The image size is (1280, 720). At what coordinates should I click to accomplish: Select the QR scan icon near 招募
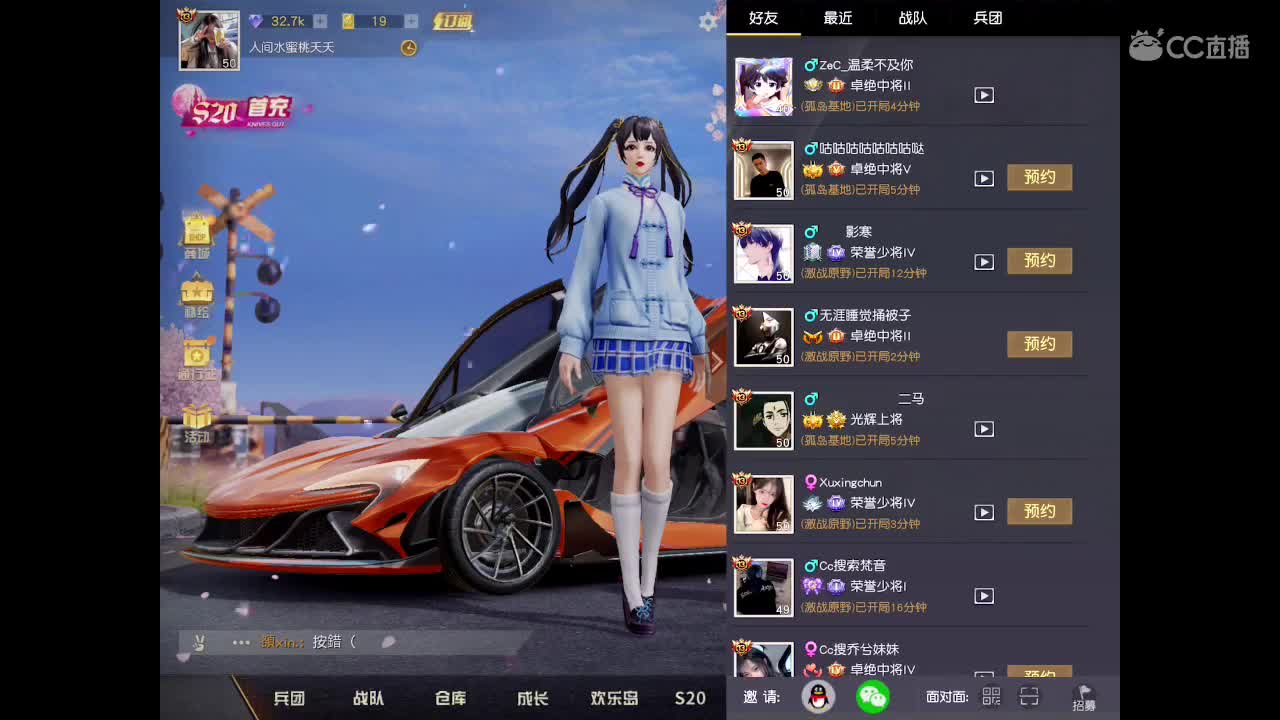click(1029, 697)
